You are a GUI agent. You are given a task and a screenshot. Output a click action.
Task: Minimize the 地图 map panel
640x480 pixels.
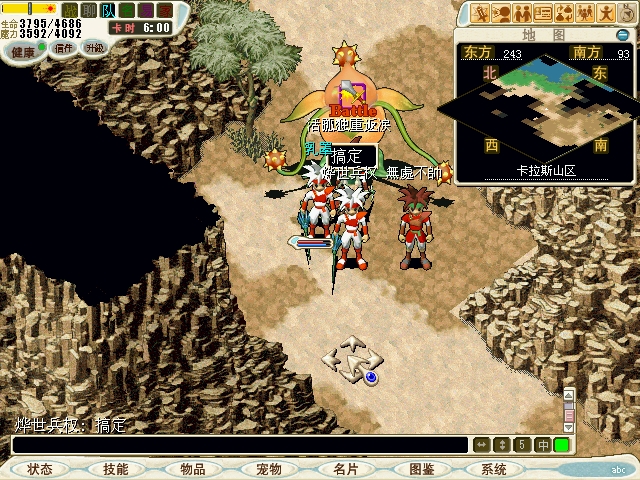pyautogui.click(x=623, y=35)
